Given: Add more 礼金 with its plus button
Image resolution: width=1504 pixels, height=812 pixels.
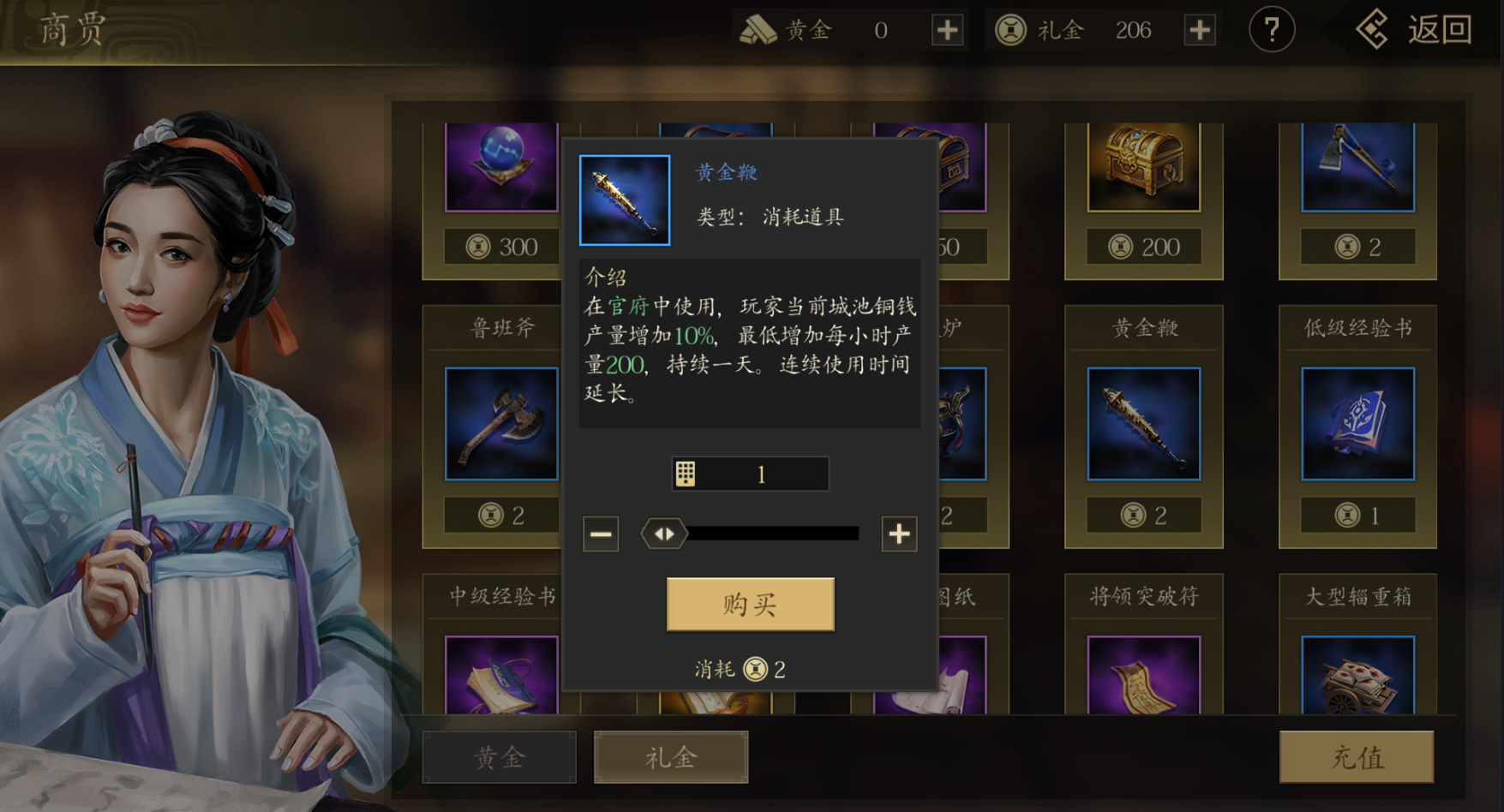Looking at the screenshot, I should click(x=1200, y=31).
